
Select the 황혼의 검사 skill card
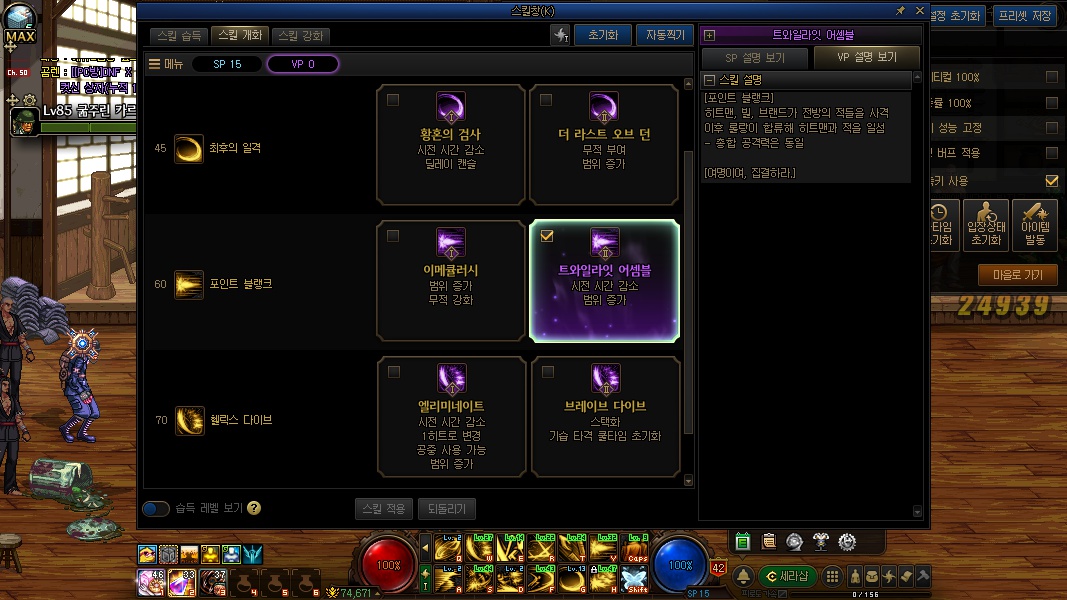point(452,145)
